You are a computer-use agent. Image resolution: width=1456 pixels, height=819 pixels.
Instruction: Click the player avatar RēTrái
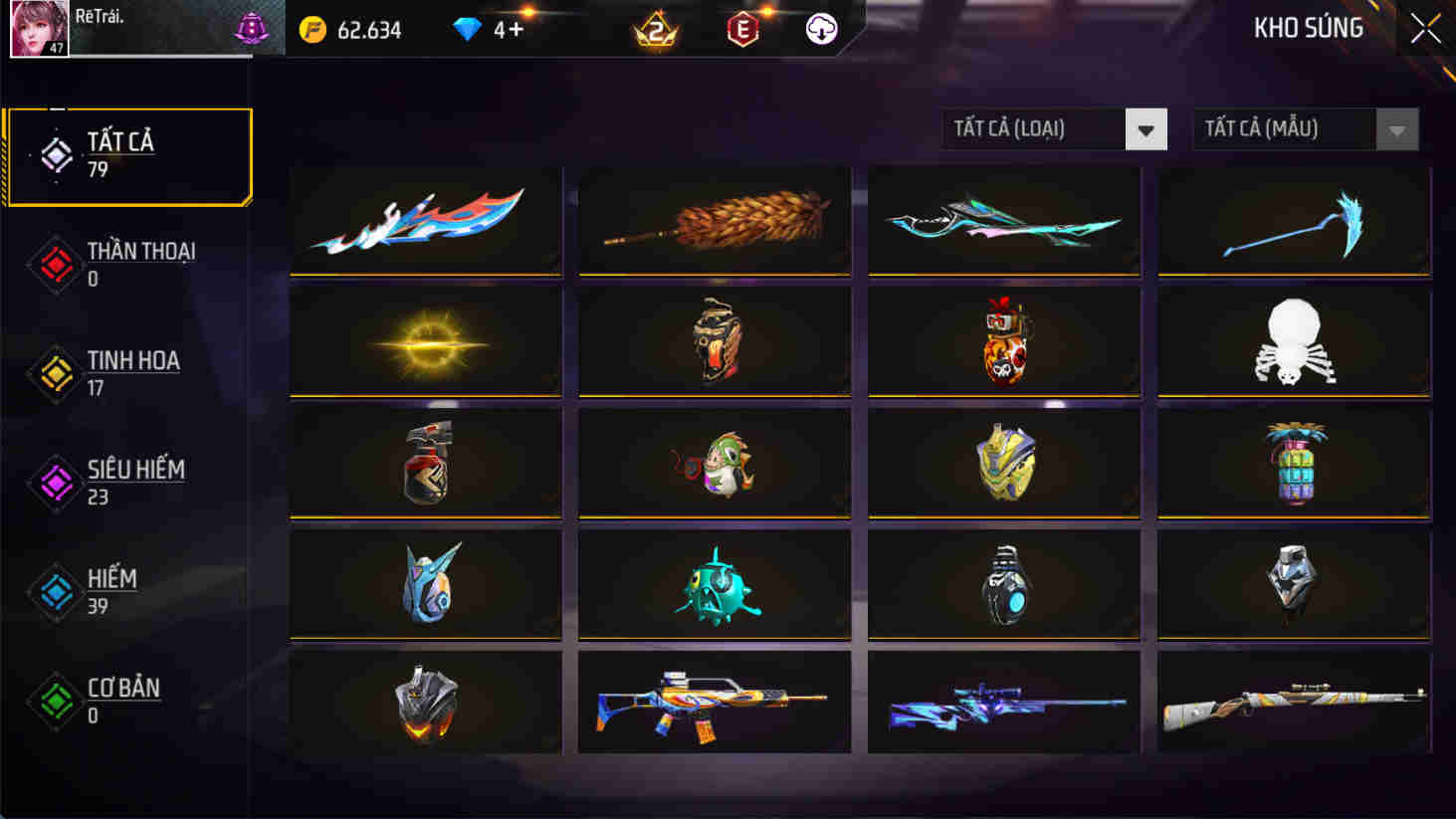37,30
